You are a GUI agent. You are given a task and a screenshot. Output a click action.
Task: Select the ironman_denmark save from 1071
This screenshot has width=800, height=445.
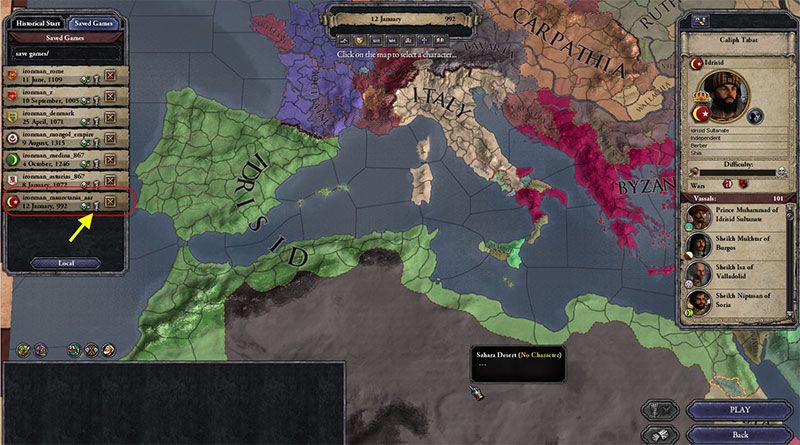(44, 117)
